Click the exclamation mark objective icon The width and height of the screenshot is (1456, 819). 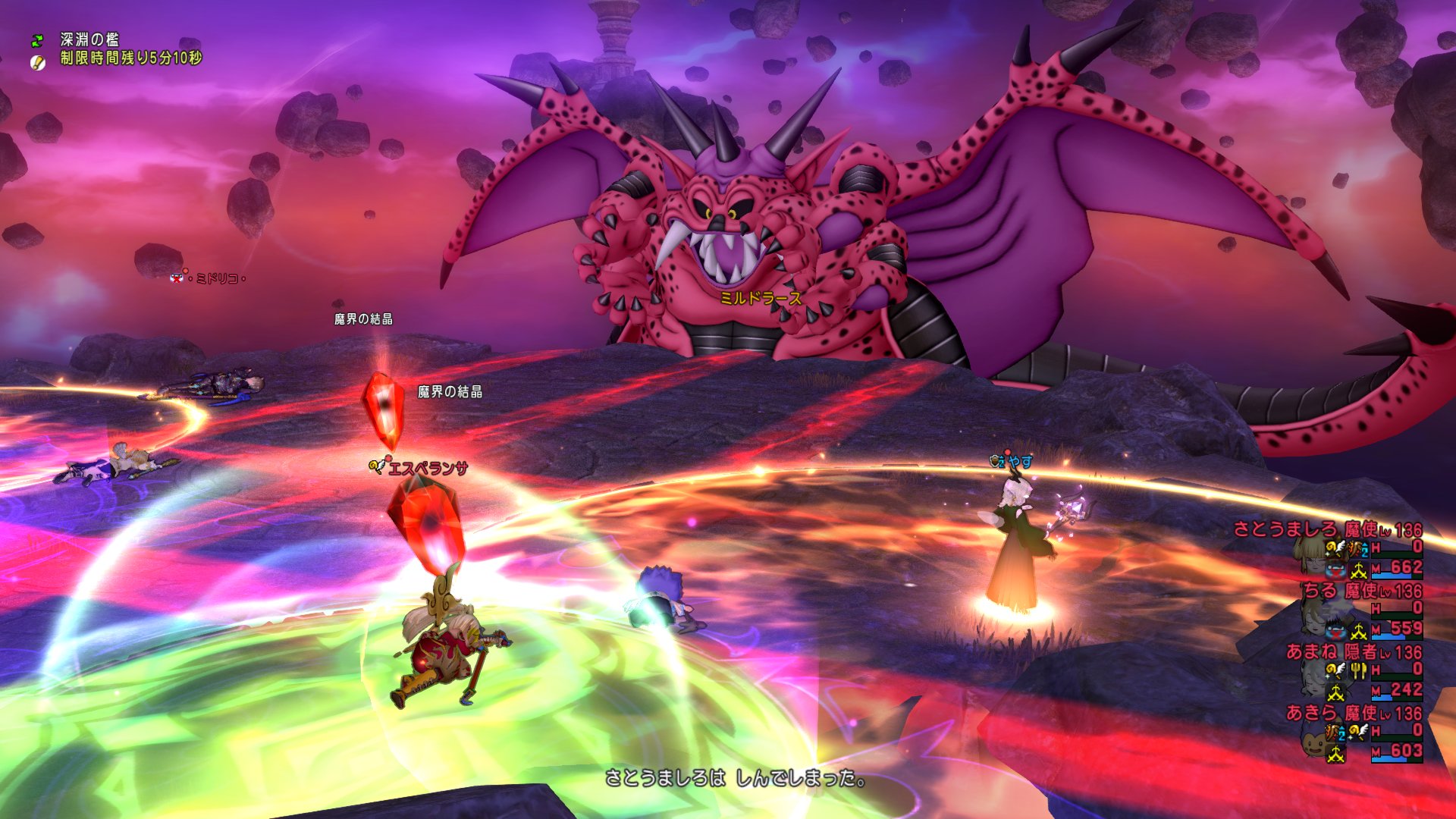(37, 62)
